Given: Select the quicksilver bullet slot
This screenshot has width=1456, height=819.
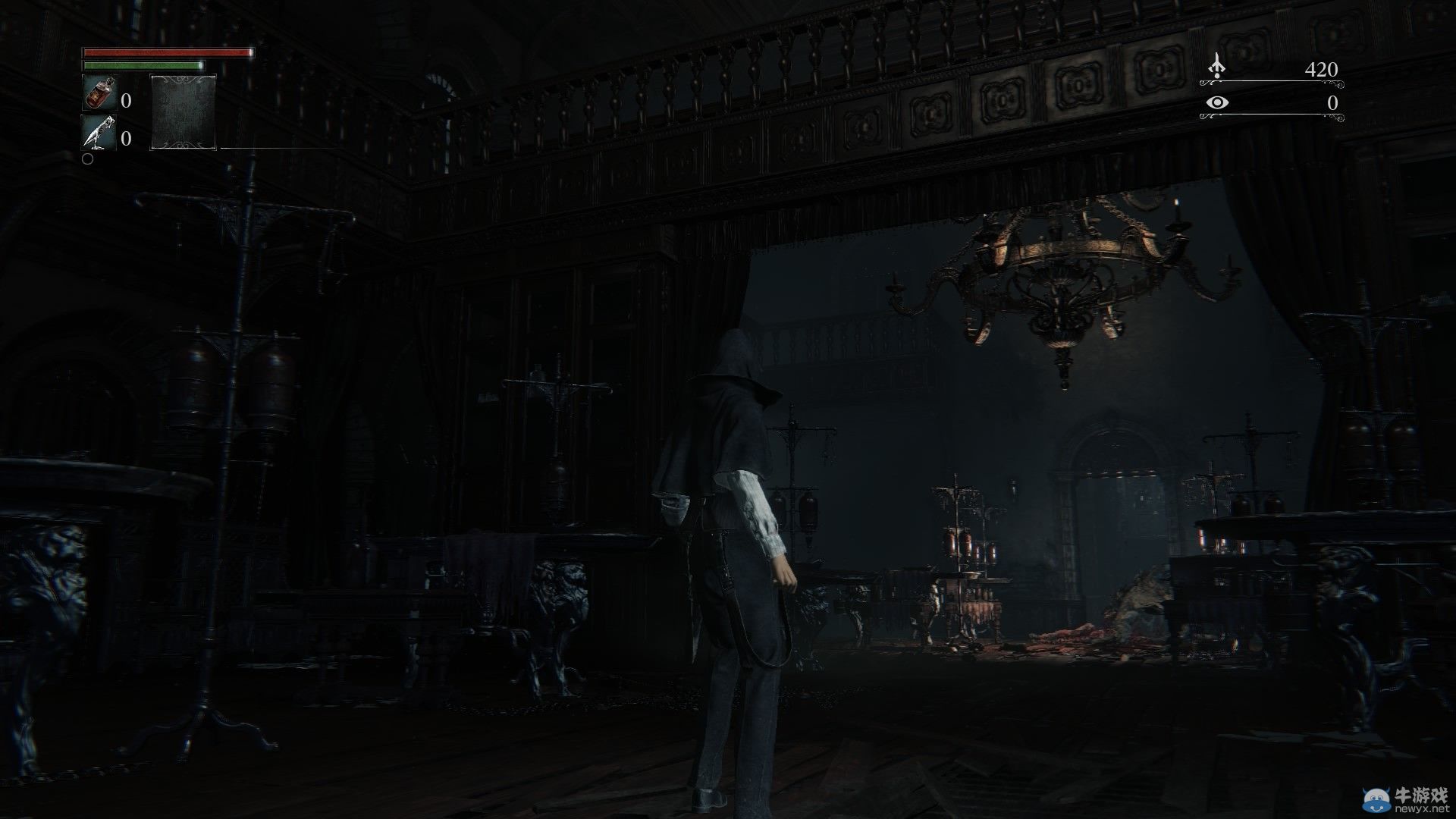Looking at the screenshot, I should coord(99,132).
